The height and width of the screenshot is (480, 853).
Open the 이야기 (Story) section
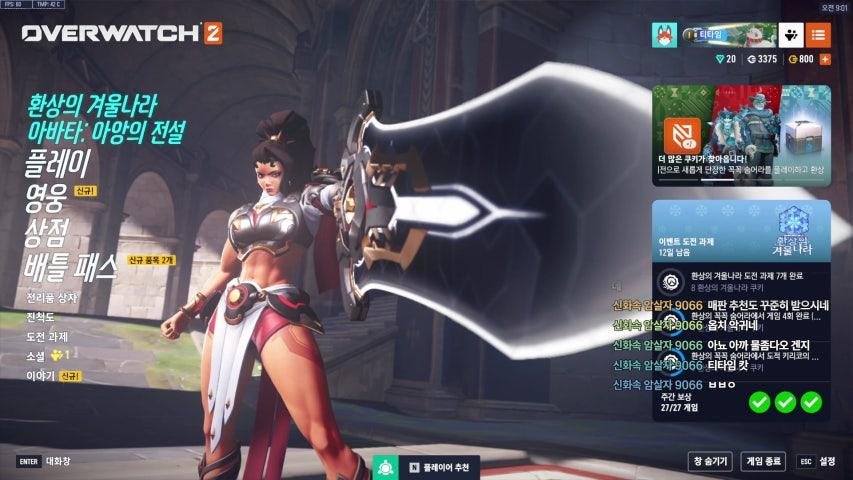coord(41,375)
